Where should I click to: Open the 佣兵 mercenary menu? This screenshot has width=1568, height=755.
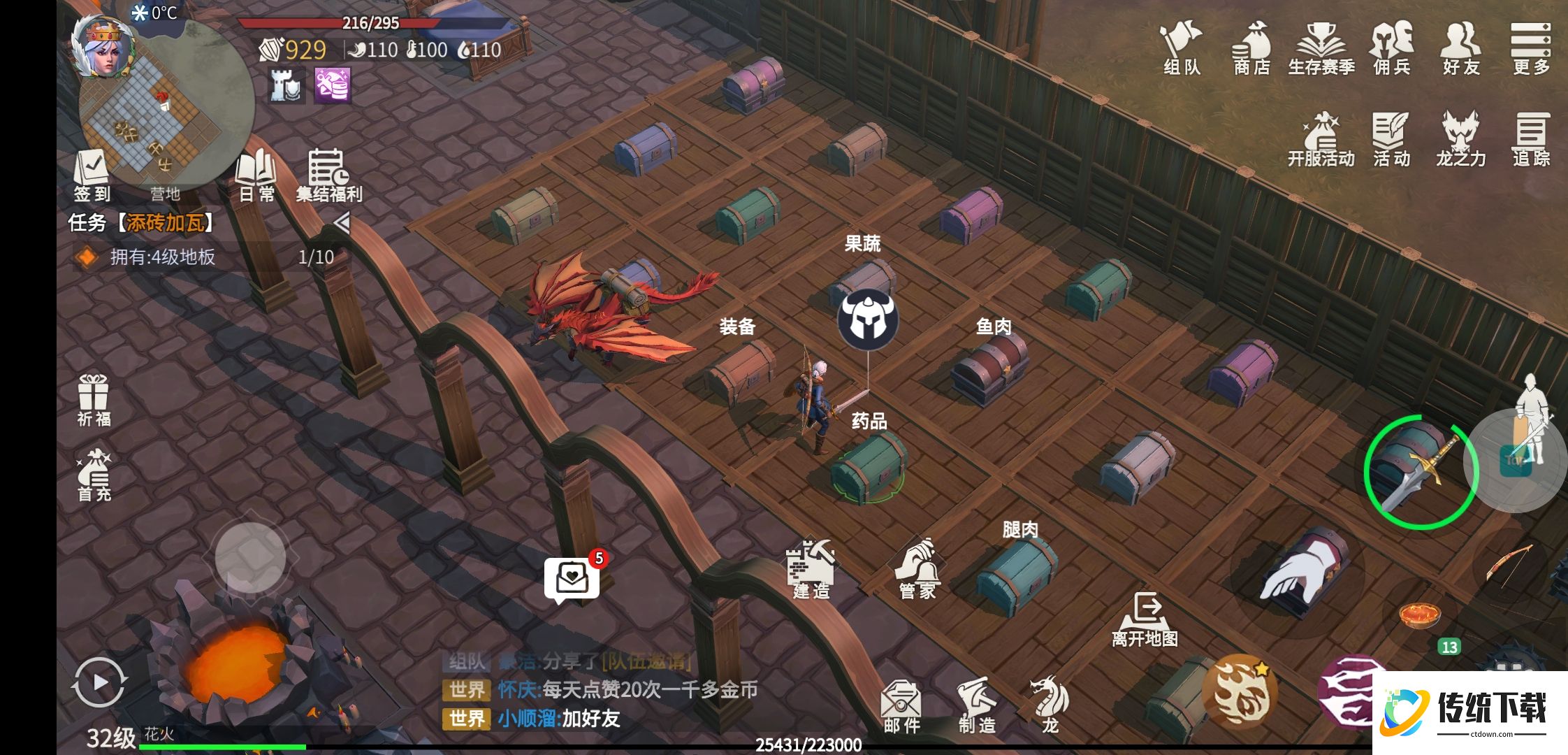coord(1391,48)
